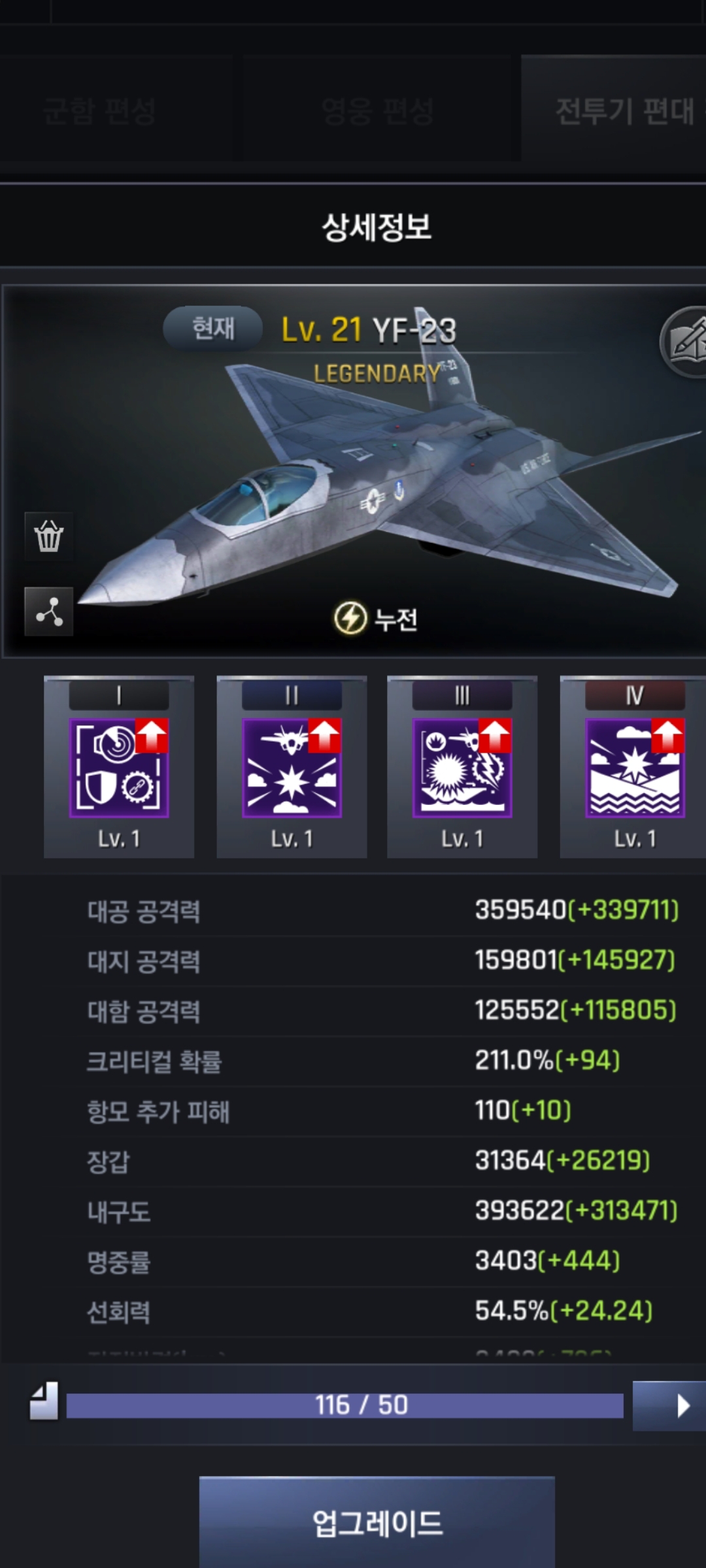Choose skill slot III ship explosion icon
Screen dimensions: 706x1568
click(x=462, y=768)
